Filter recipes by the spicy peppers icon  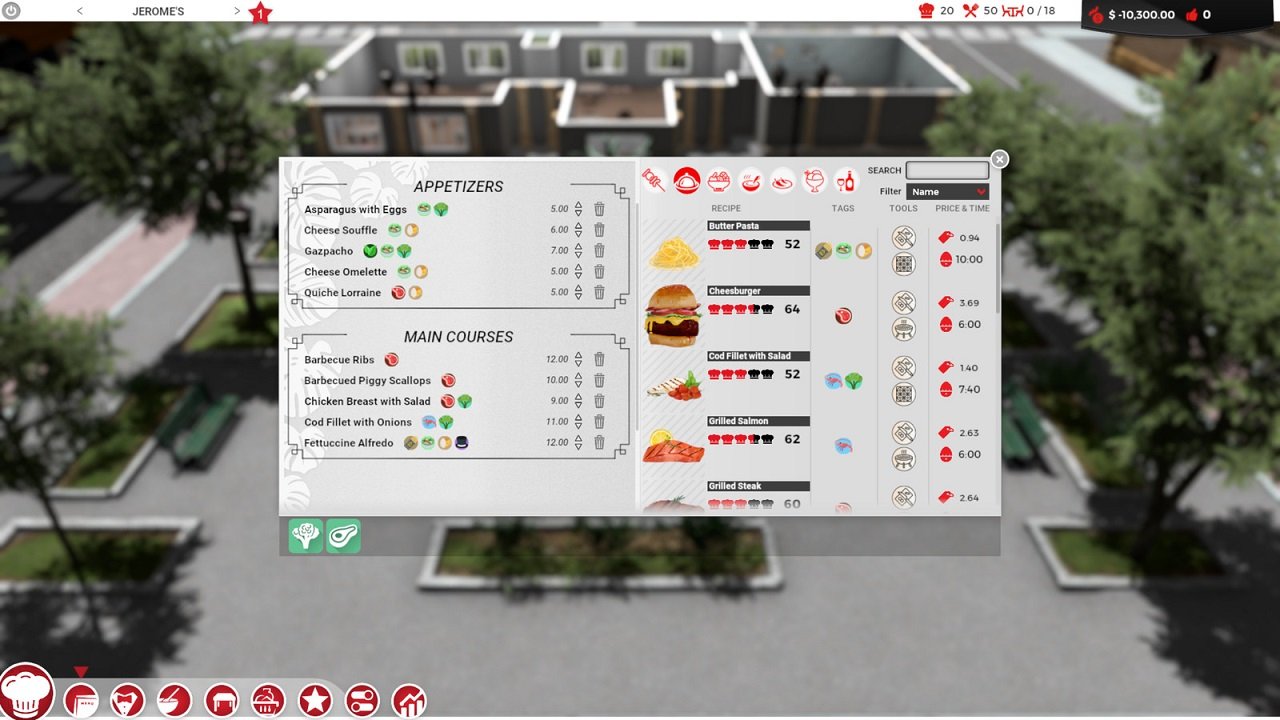(x=781, y=182)
